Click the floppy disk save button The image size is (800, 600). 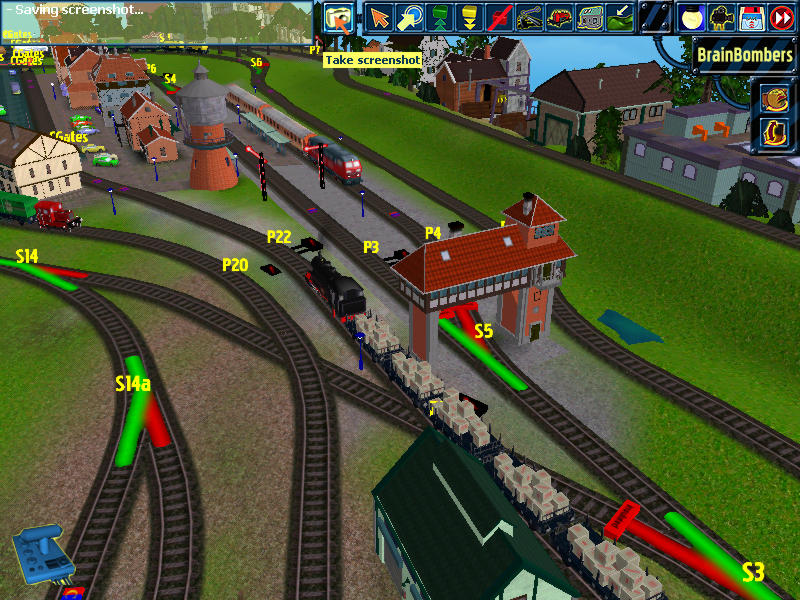pos(751,18)
